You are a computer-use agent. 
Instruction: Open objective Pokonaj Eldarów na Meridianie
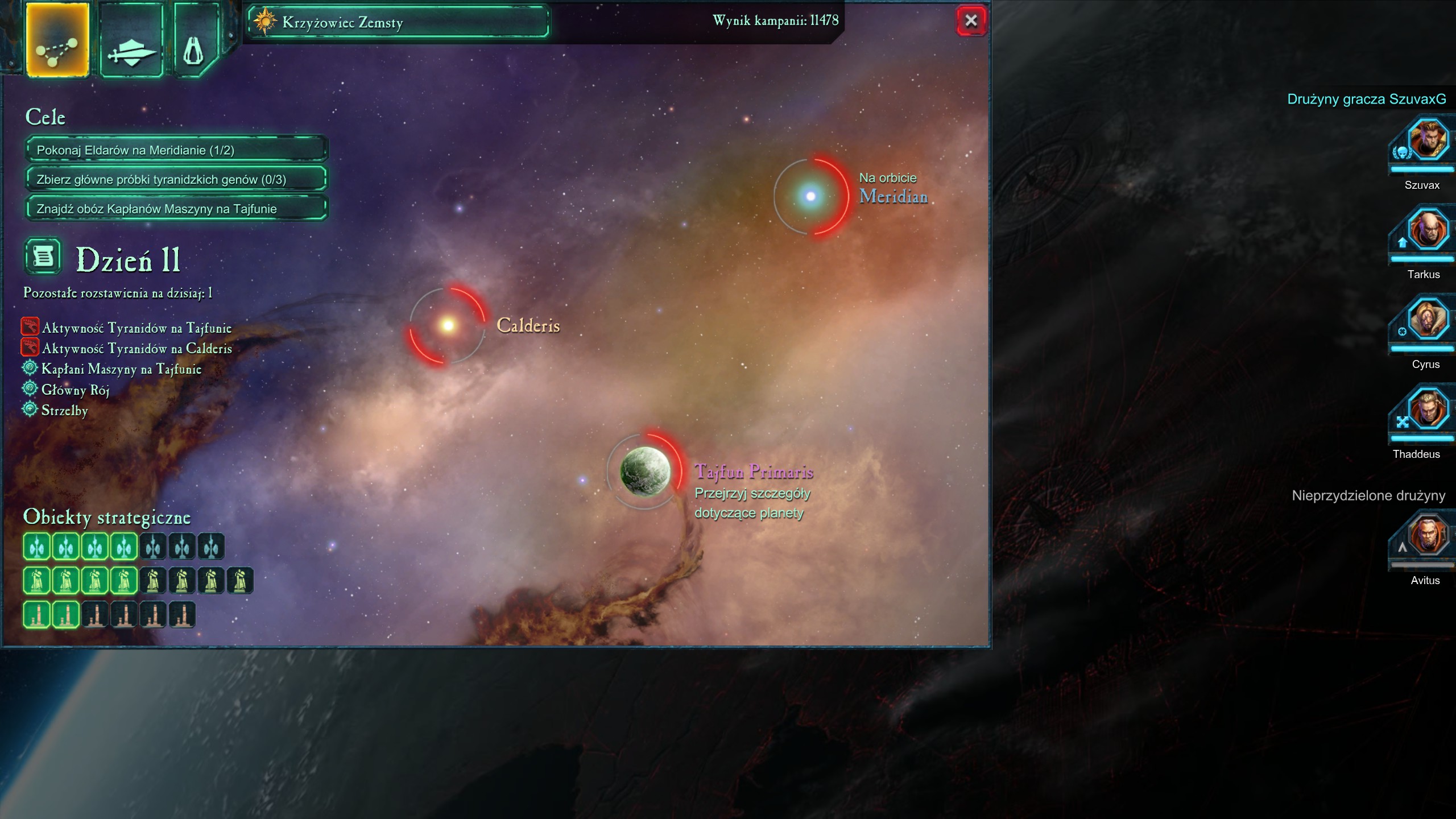pyautogui.click(x=176, y=150)
